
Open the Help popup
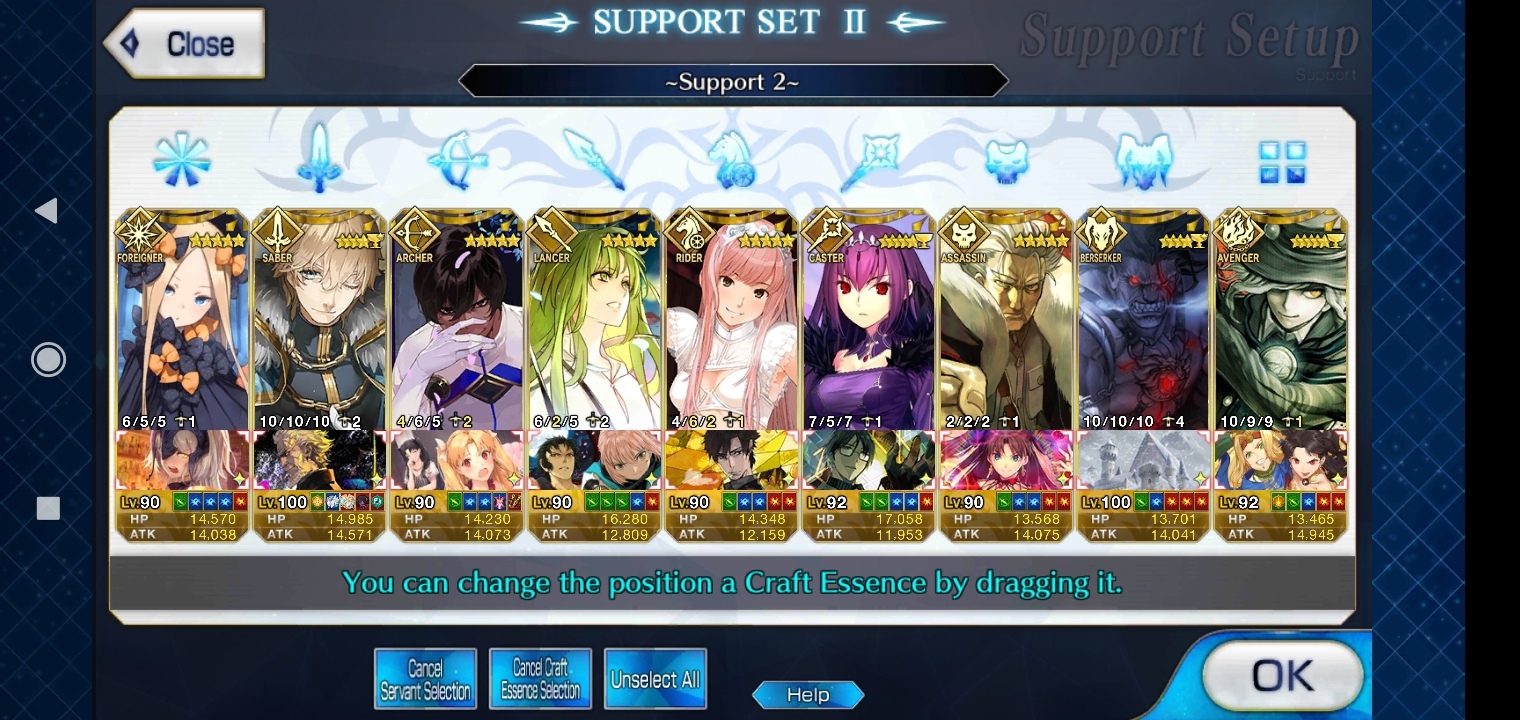coord(807,695)
